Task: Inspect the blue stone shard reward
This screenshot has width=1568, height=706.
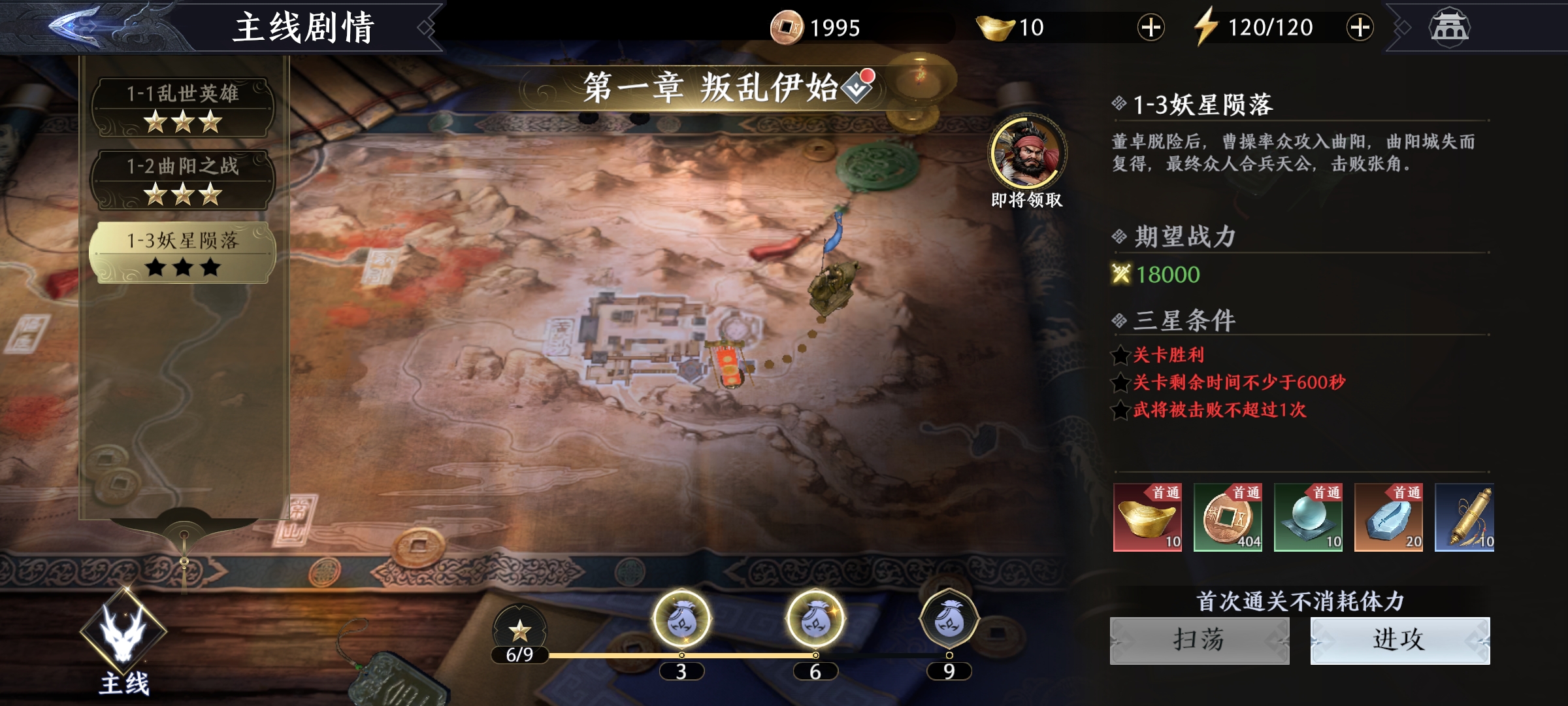Action: pos(1388,518)
